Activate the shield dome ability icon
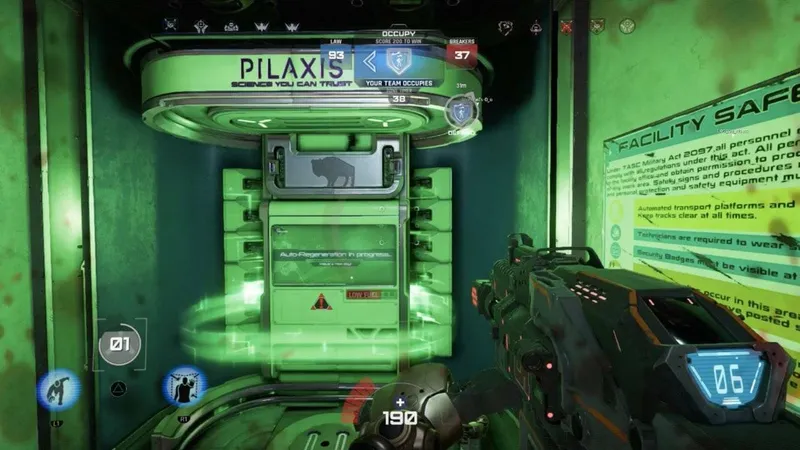 [x=183, y=386]
